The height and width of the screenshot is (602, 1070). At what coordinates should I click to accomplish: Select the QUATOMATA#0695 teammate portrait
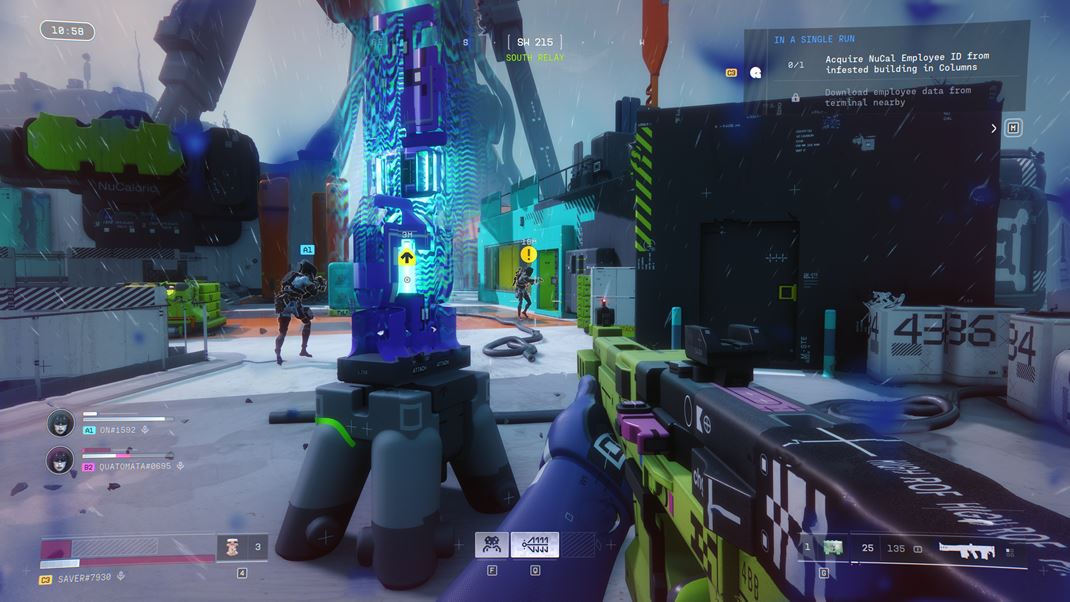click(x=61, y=460)
